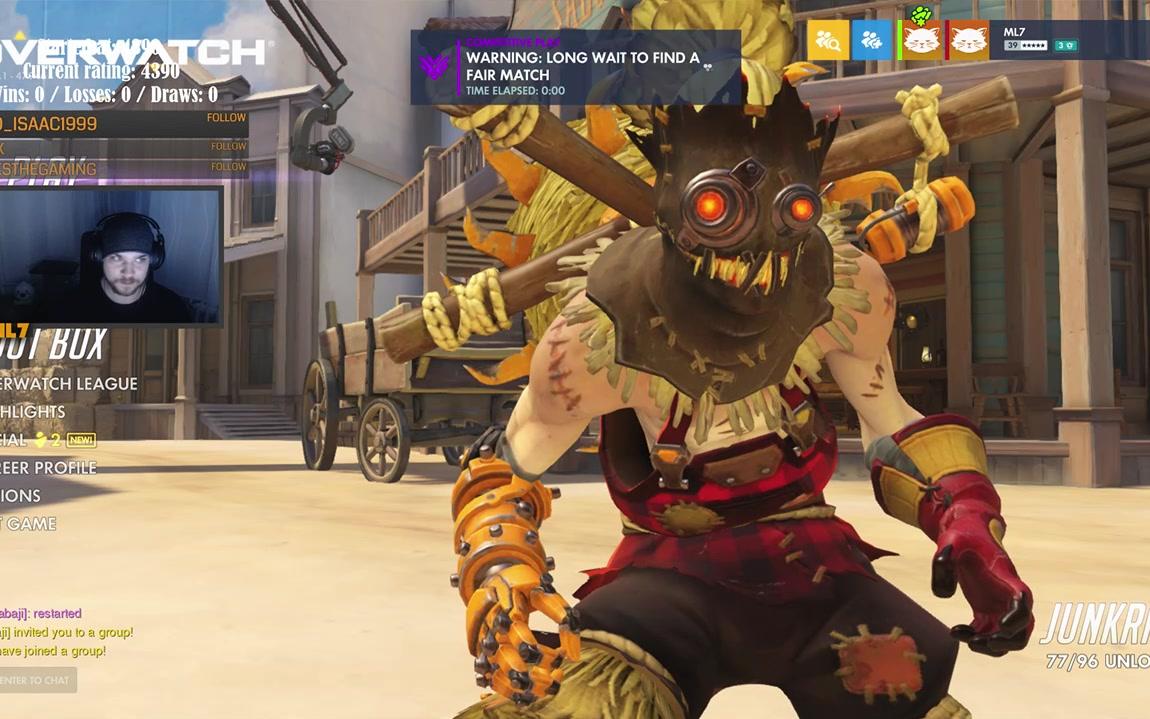Click the Long Wait warning banner
1150x719 pixels.
[x=576, y=67]
